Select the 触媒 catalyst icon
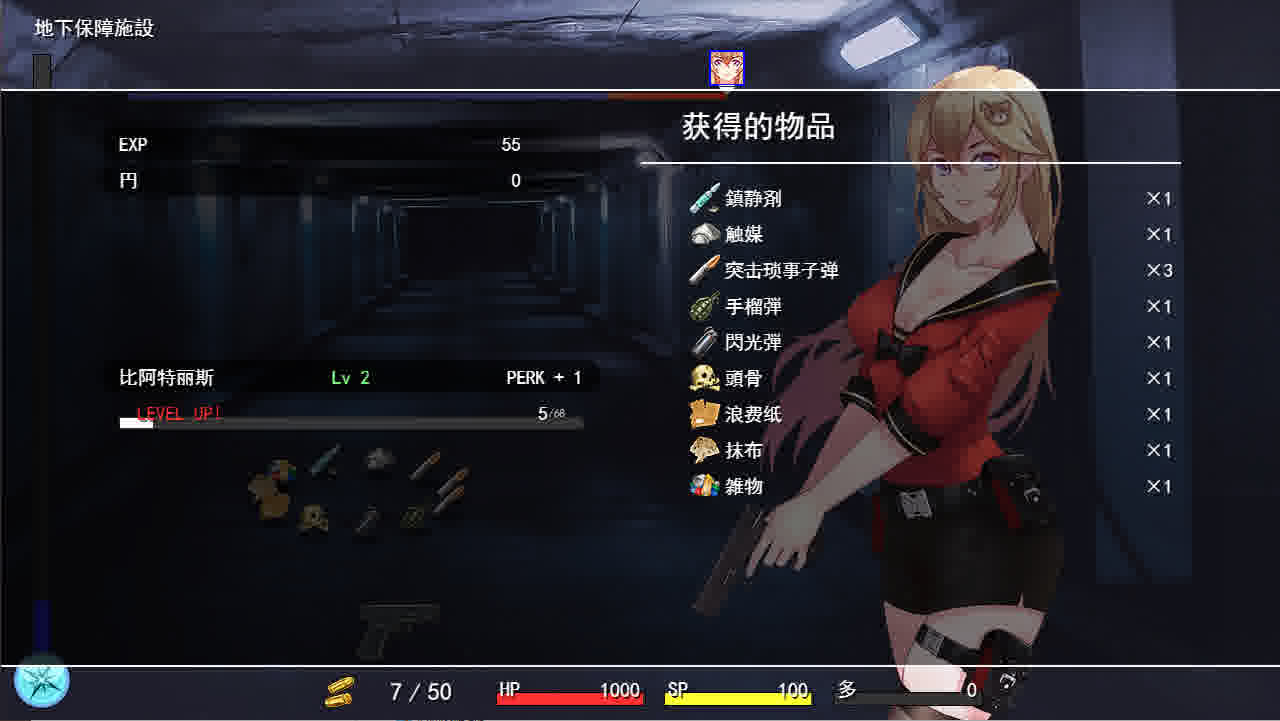The height and width of the screenshot is (721, 1280). tap(705, 234)
